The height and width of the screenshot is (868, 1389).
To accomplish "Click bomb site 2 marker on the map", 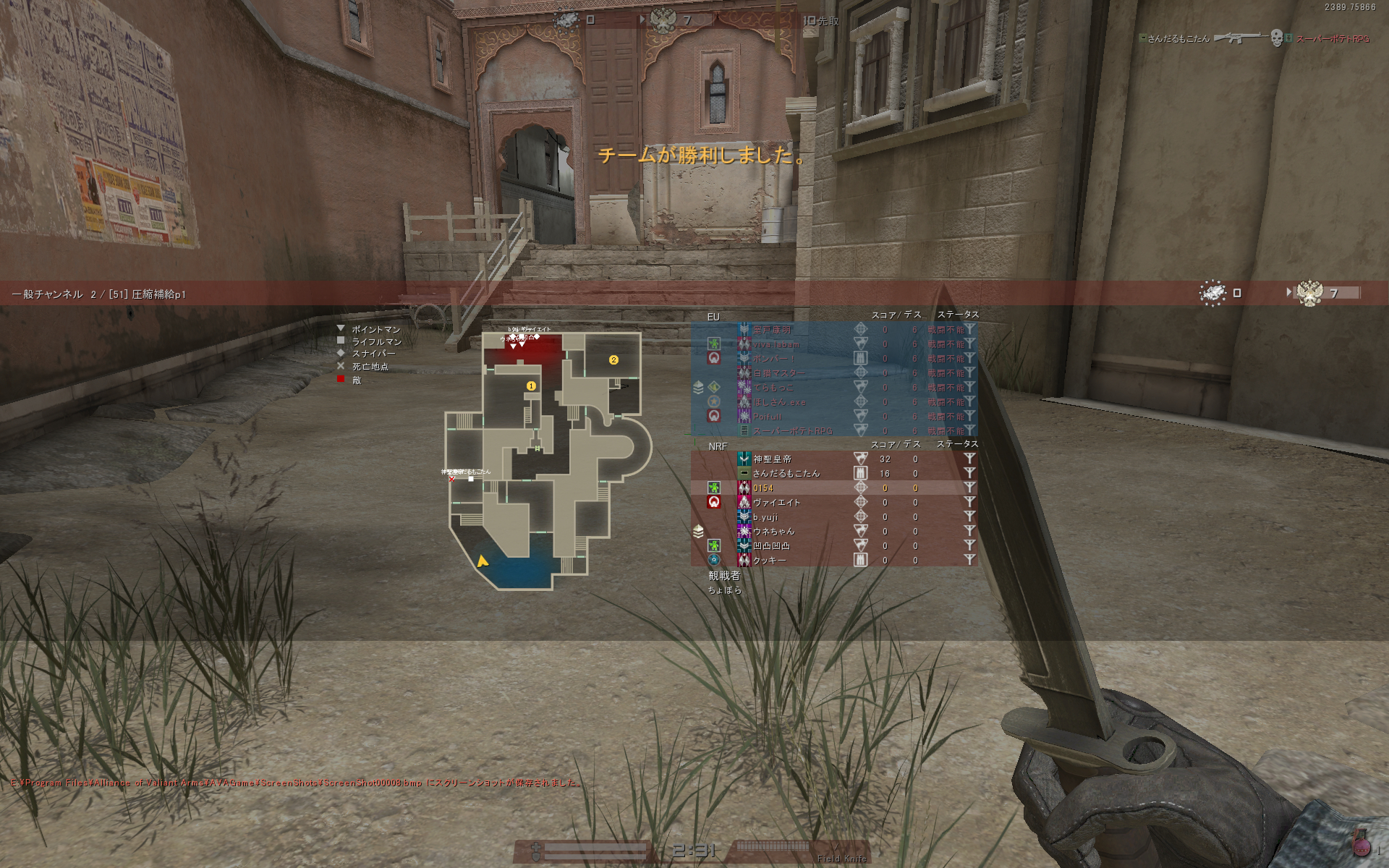I will tap(613, 360).
